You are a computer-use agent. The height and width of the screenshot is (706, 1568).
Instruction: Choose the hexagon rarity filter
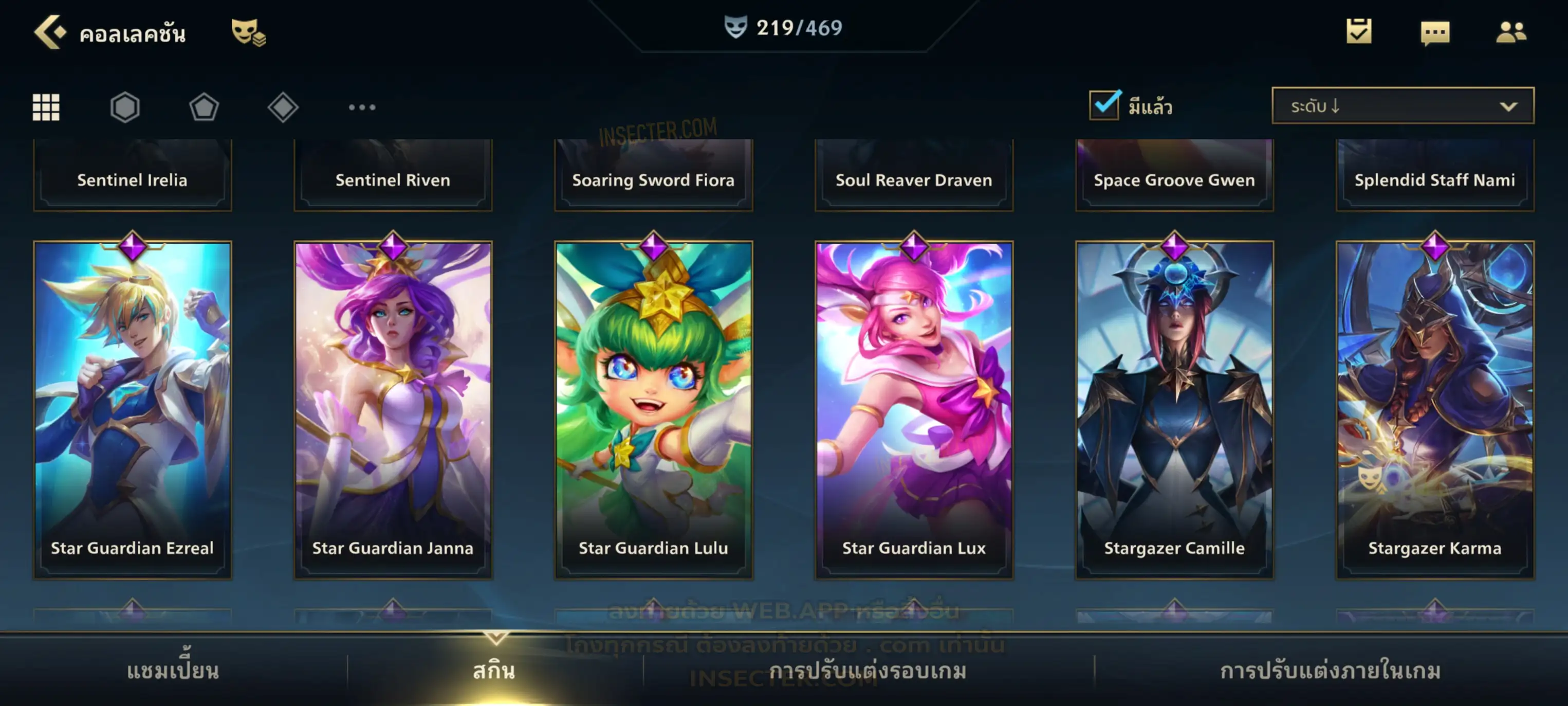tap(125, 107)
